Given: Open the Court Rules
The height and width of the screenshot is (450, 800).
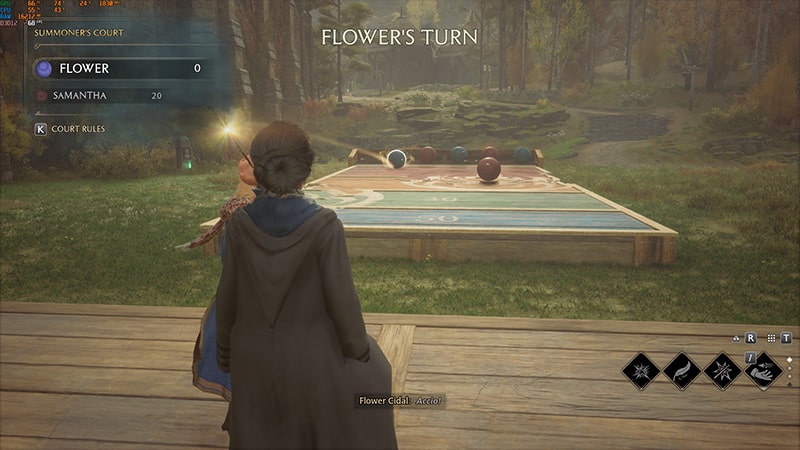Looking at the screenshot, I should [x=70, y=129].
